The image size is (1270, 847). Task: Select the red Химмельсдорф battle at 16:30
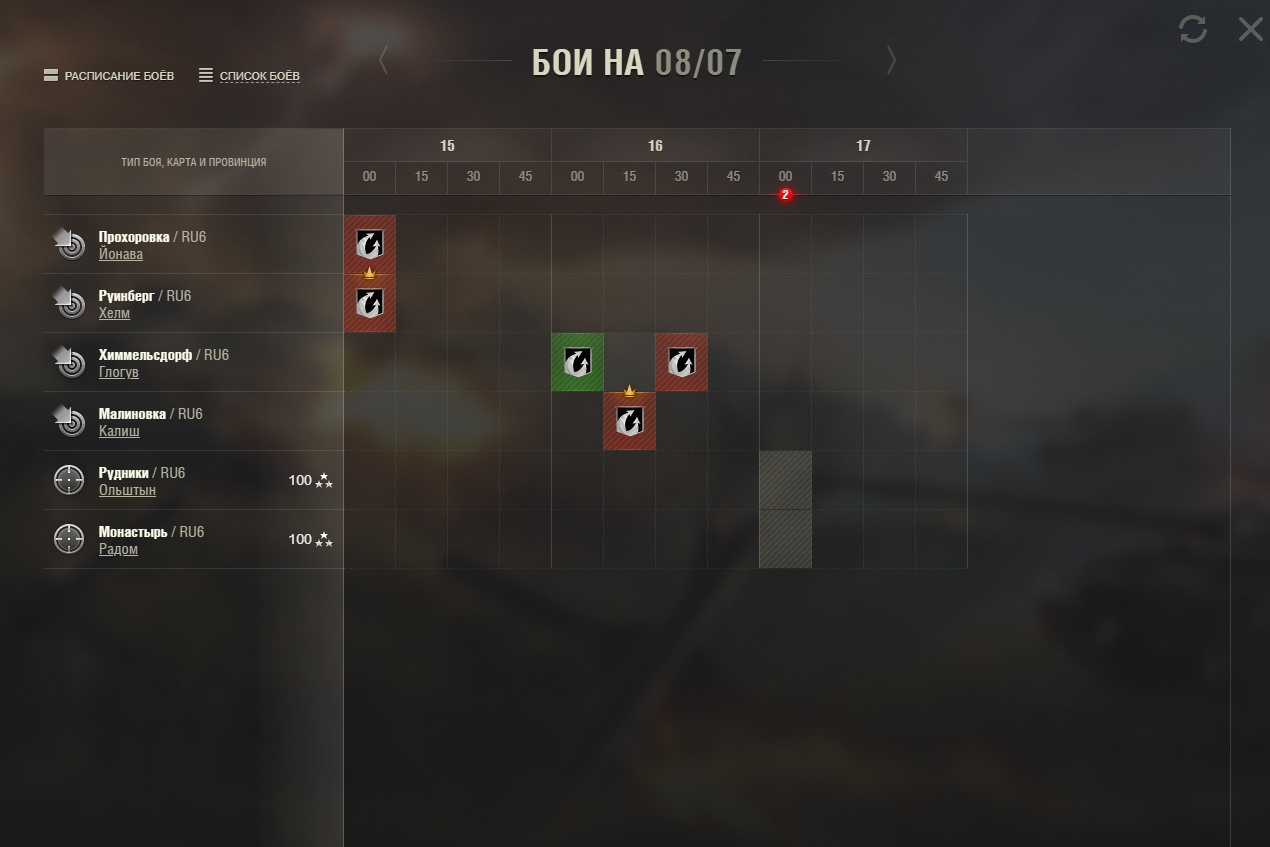click(x=681, y=362)
